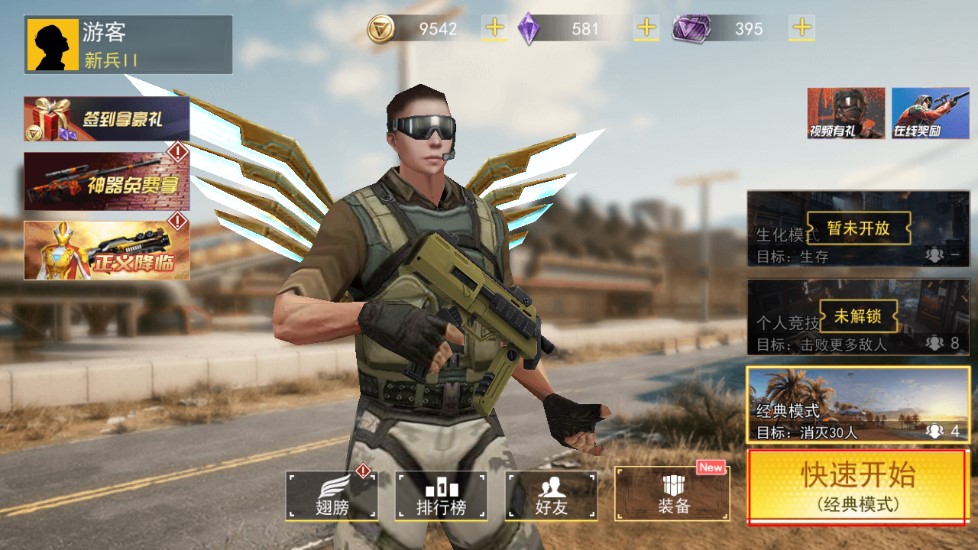Screen dimensions: 978x550
Task: Open the 翅膀 wings menu
Action: point(332,496)
